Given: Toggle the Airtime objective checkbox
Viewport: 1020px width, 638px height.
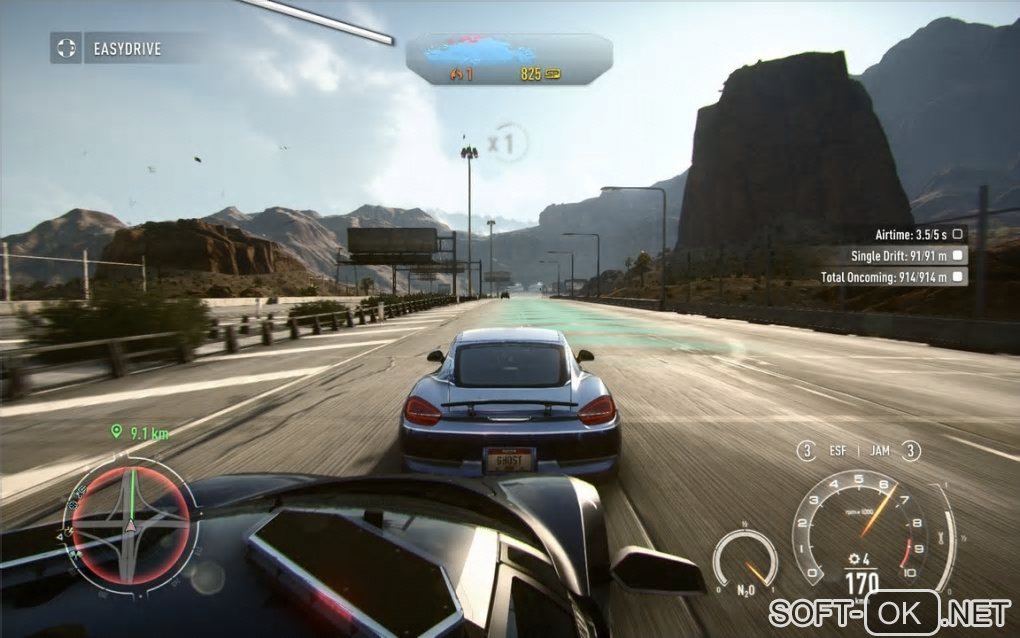Looking at the screenshot, I should click(957, 234).
